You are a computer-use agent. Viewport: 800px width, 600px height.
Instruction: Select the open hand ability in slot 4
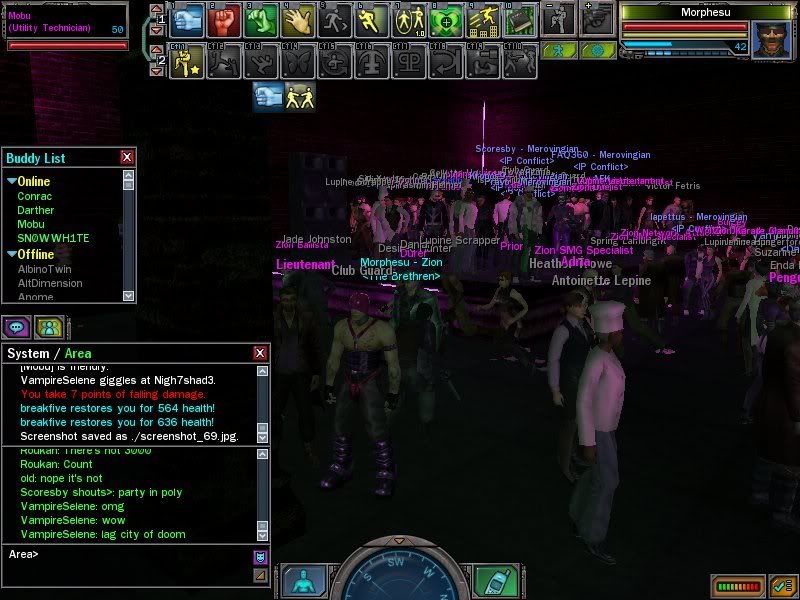296,18
